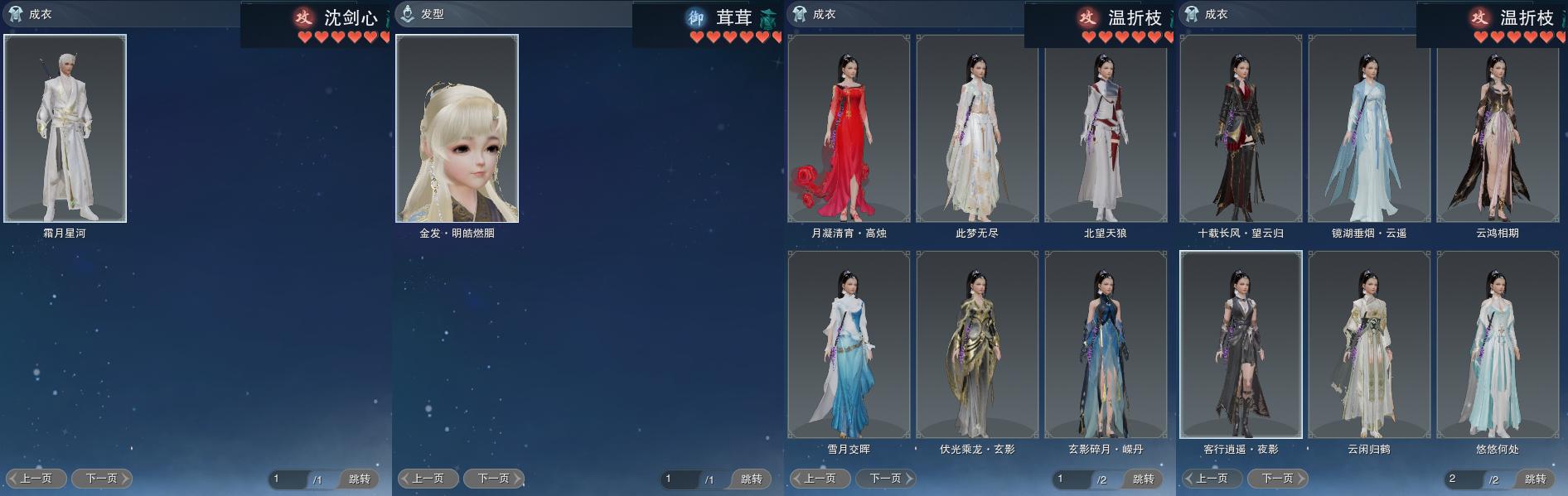Choose the 玄影碎月·嵘丹 outfit
The width and height of the screenshot is (1568, 496).
pos(1106,344)
